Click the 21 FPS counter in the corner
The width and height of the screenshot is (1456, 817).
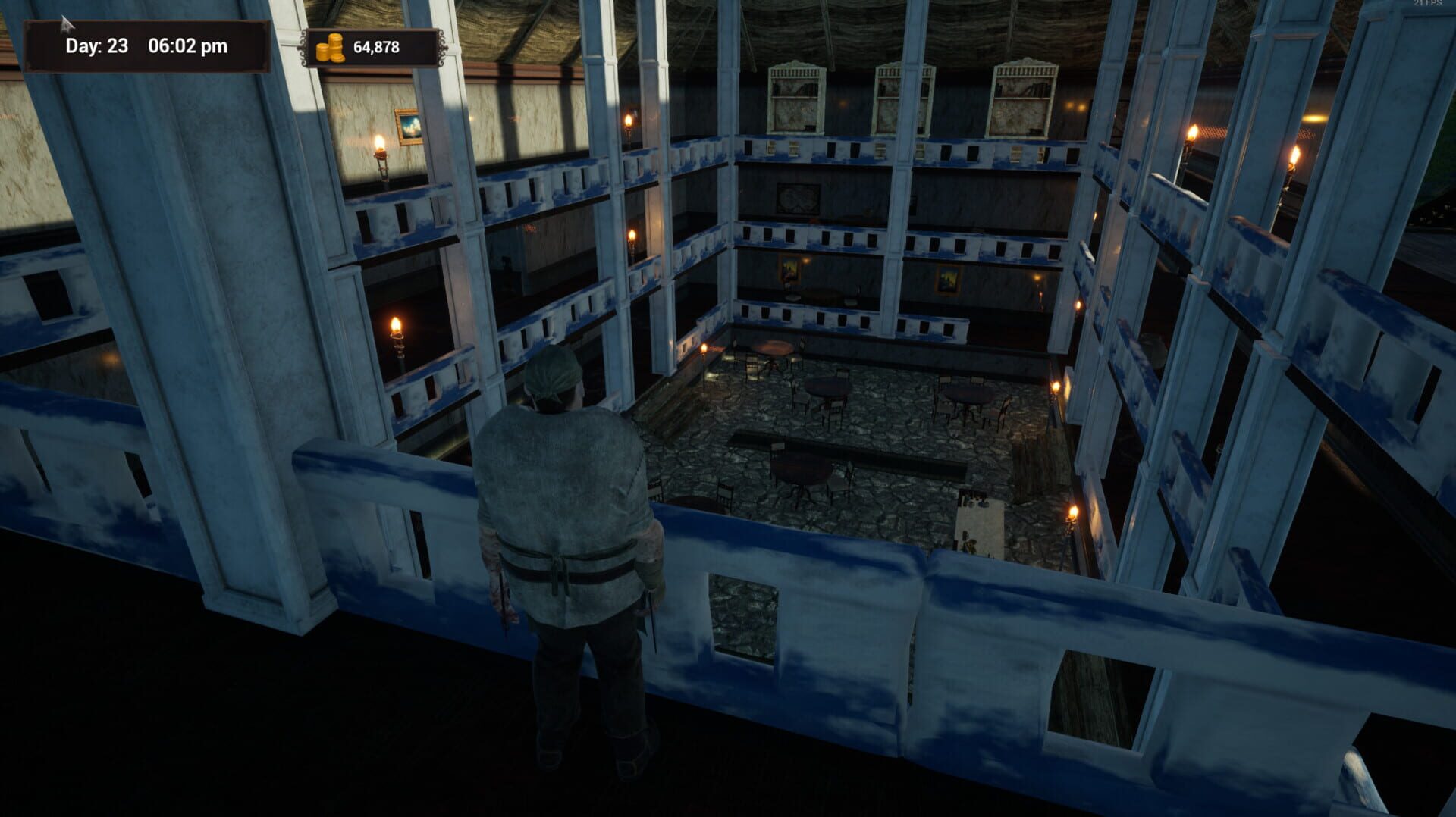coord(1431,6)
